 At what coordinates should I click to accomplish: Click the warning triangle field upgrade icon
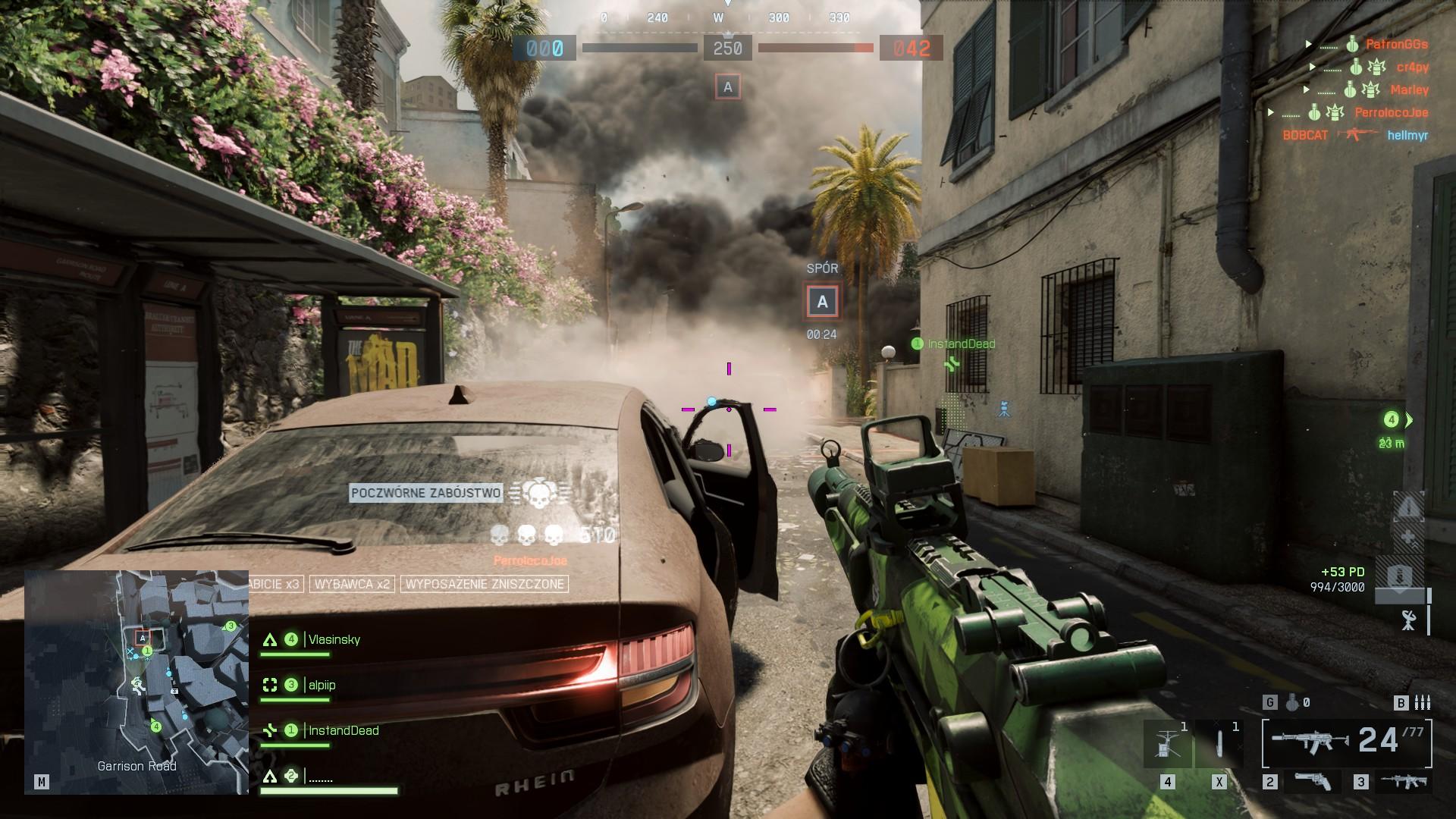pyautogui.click(x=1409, y=507)
